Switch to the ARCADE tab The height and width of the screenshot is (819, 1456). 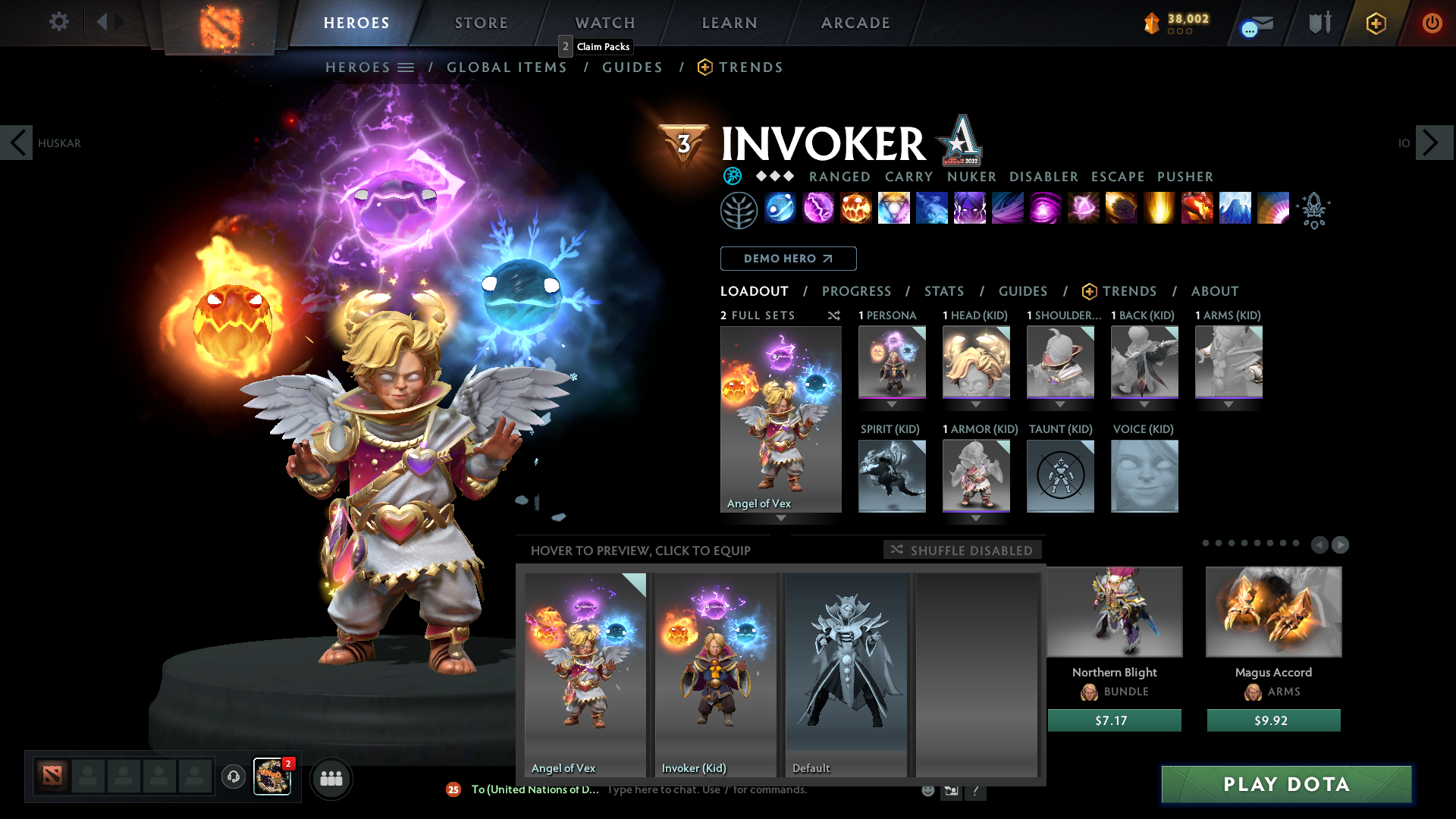pyautogui.click(x=855, y=23)
